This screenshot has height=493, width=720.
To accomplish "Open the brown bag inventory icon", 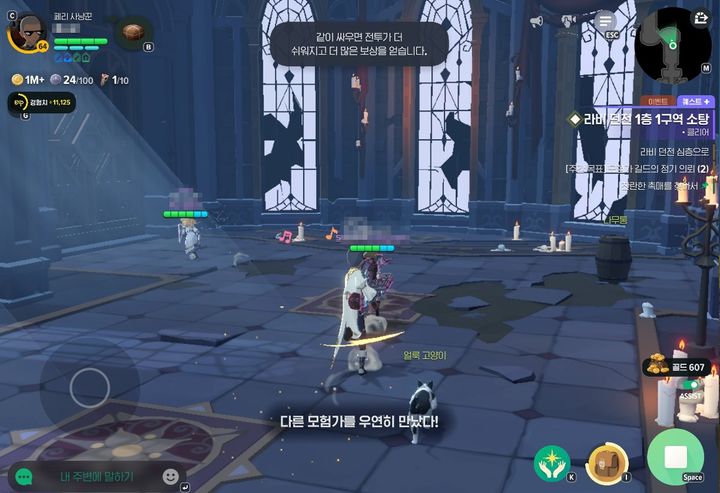I will pyautogui.click(x=131, y=32).
